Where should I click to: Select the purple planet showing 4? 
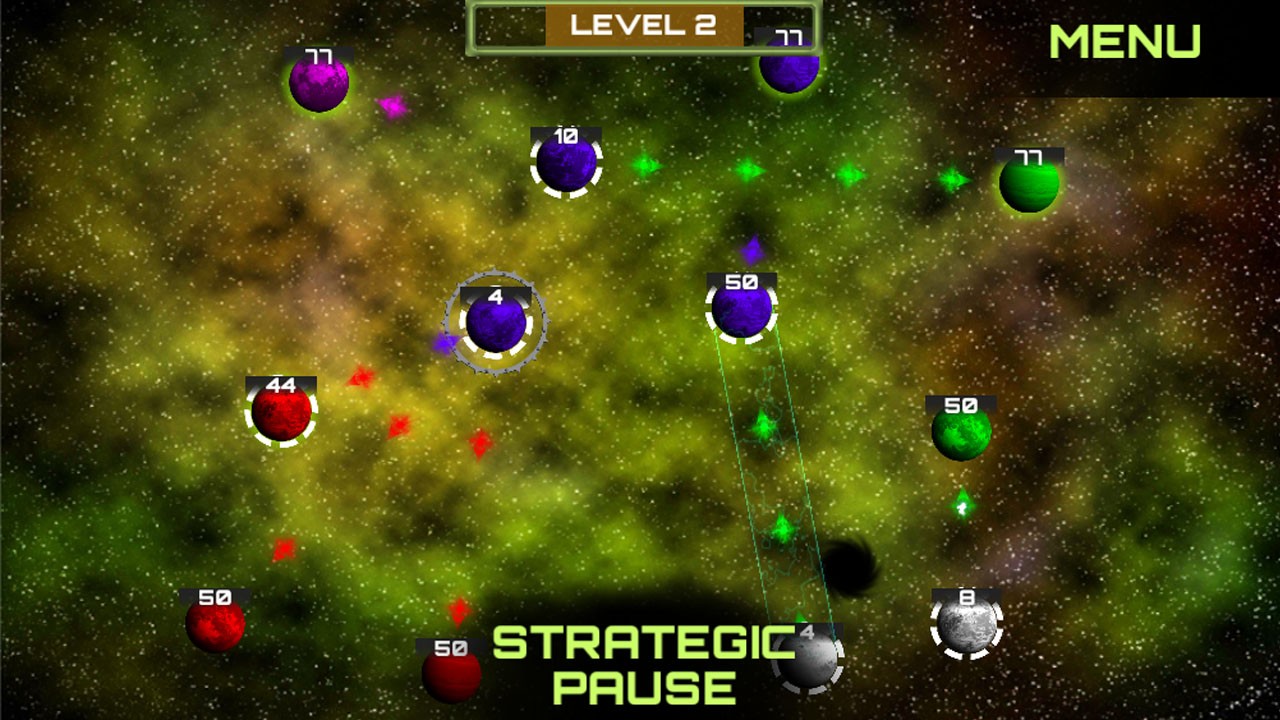pyautogui.click(x=496, y=323)
